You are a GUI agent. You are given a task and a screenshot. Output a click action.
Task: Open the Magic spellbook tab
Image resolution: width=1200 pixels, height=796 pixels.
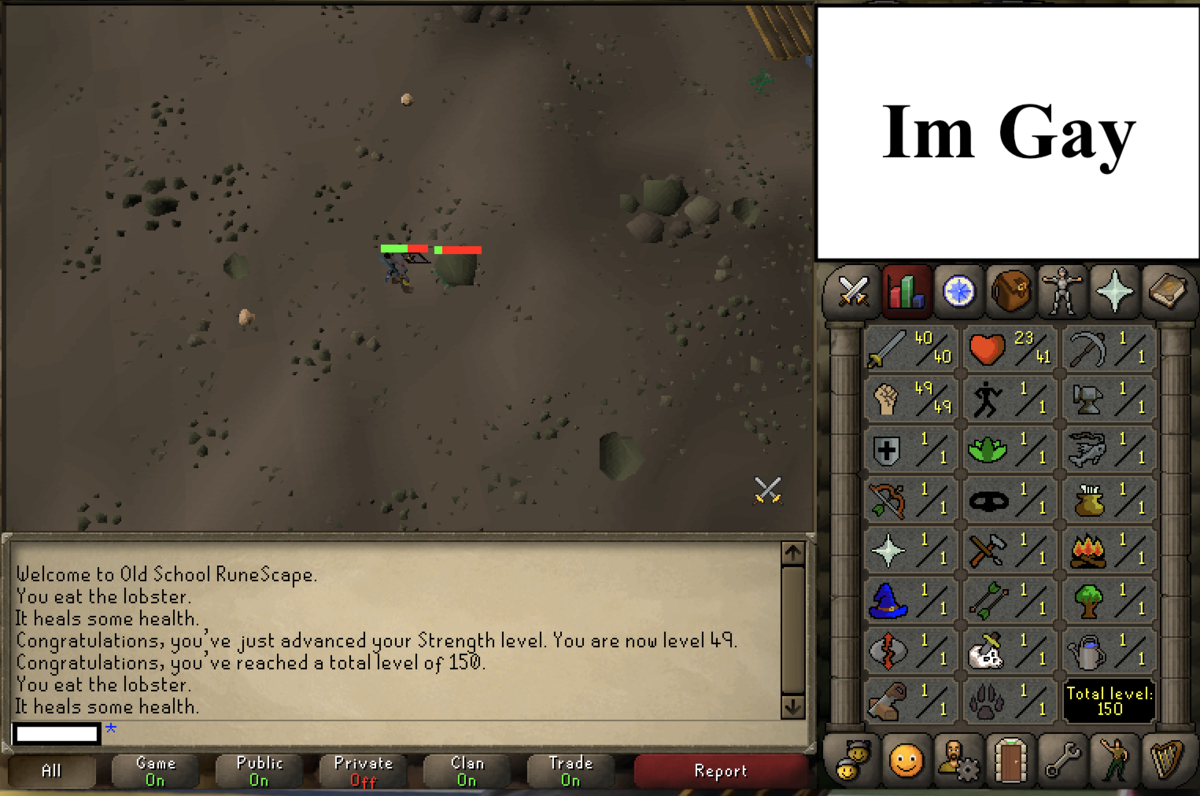coord(1165,292)
